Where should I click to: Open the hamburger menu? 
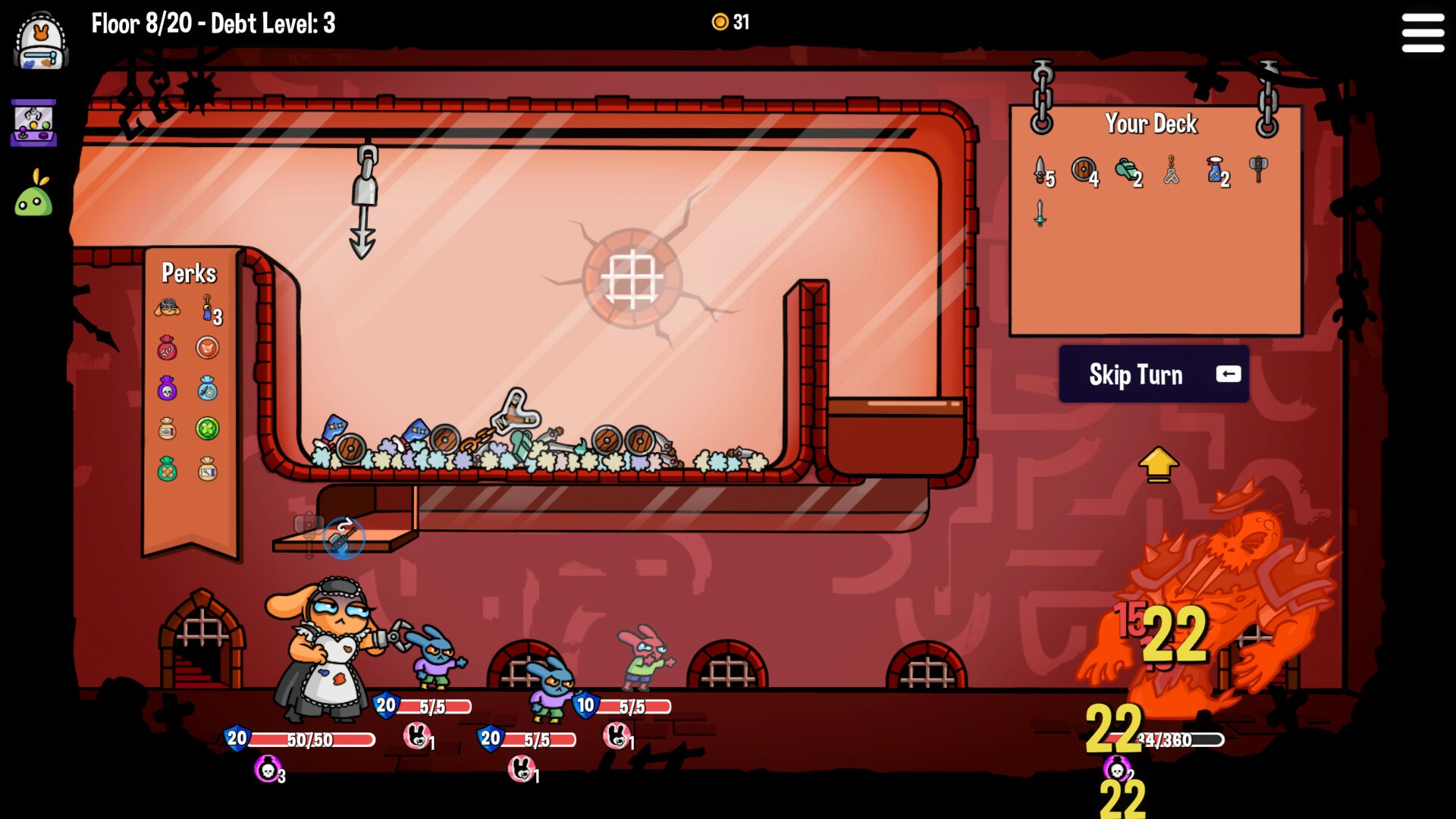click(1423, 33)
